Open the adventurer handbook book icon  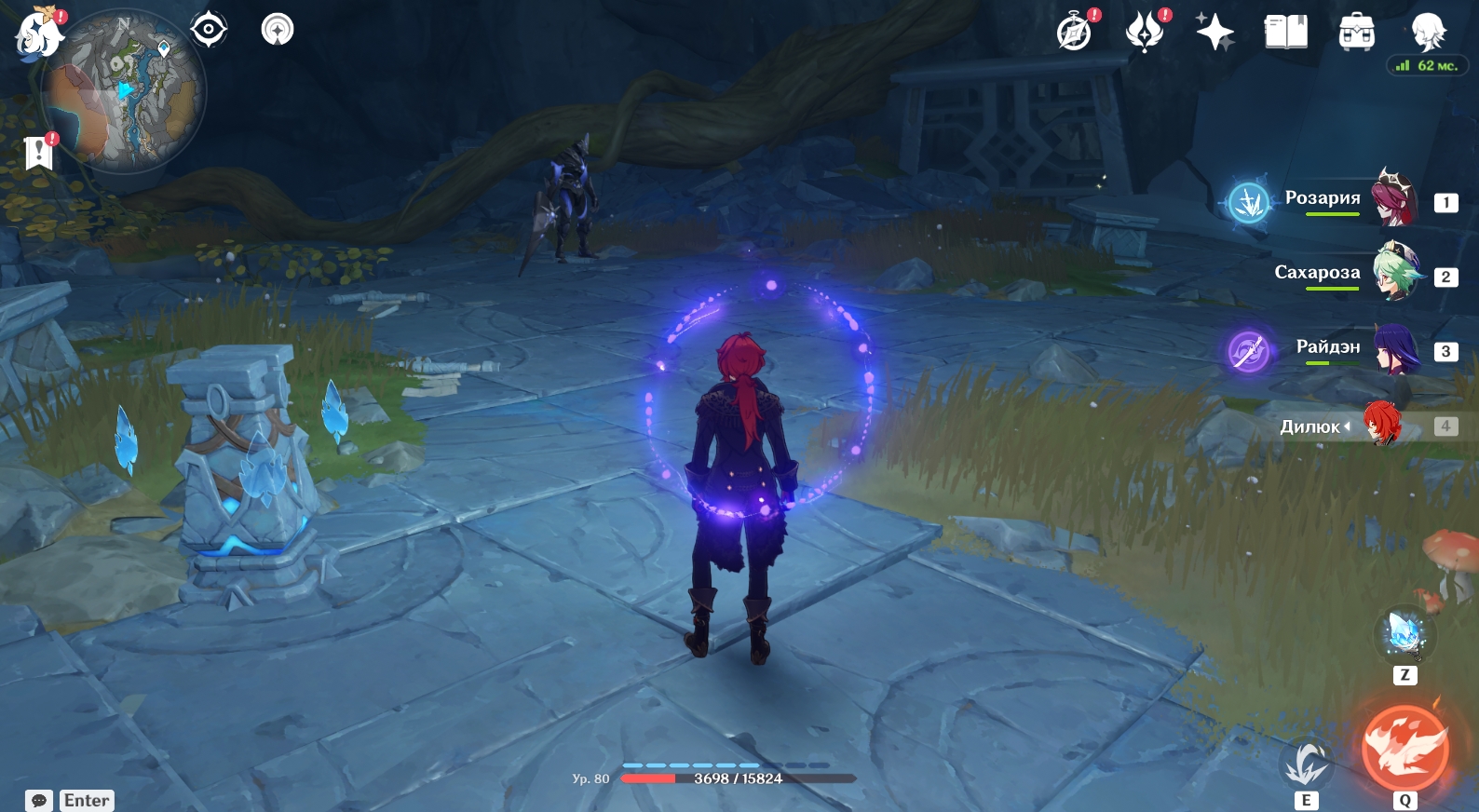[1285, 32]
